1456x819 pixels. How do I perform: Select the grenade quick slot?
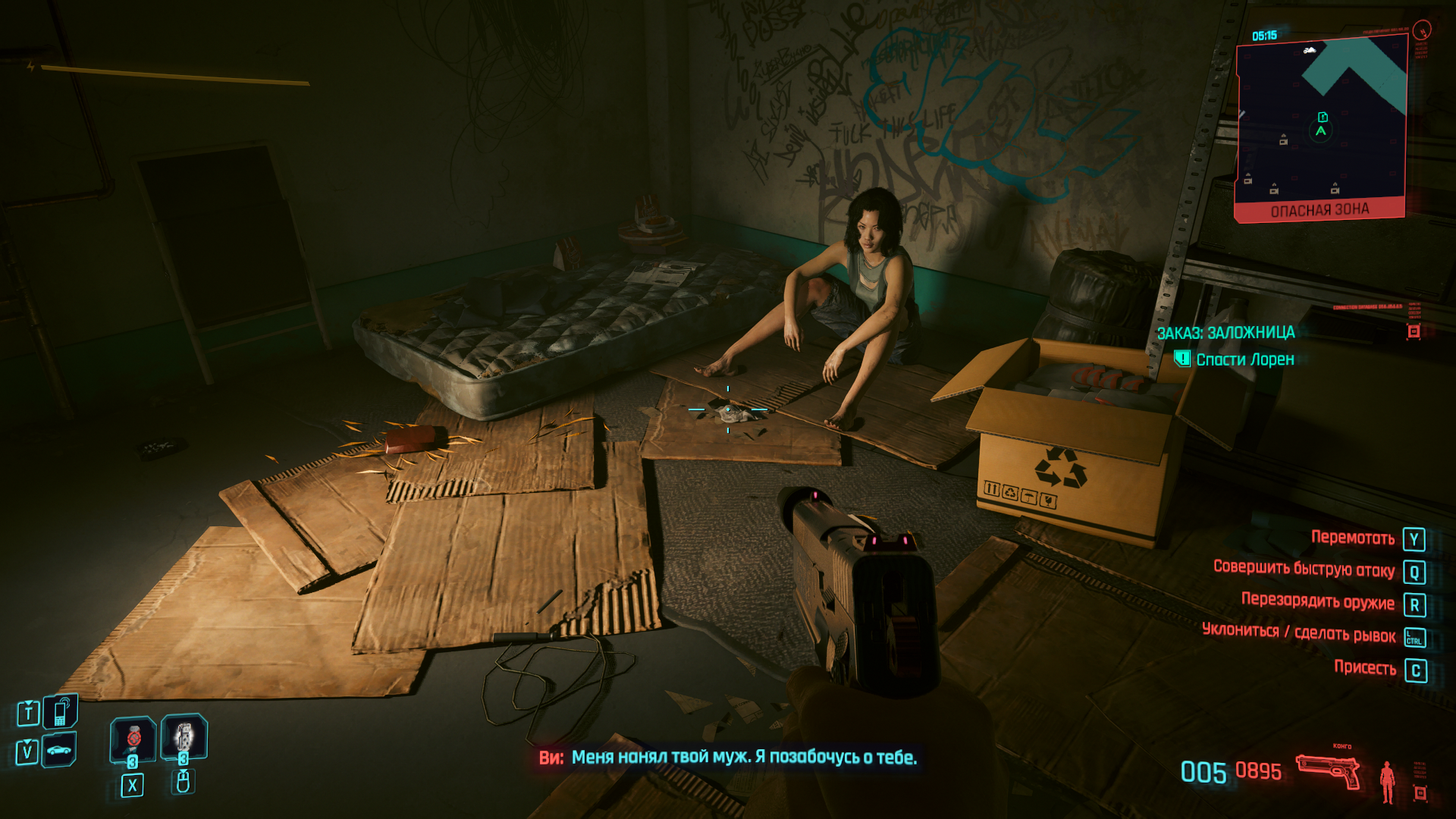click(184, 737)
